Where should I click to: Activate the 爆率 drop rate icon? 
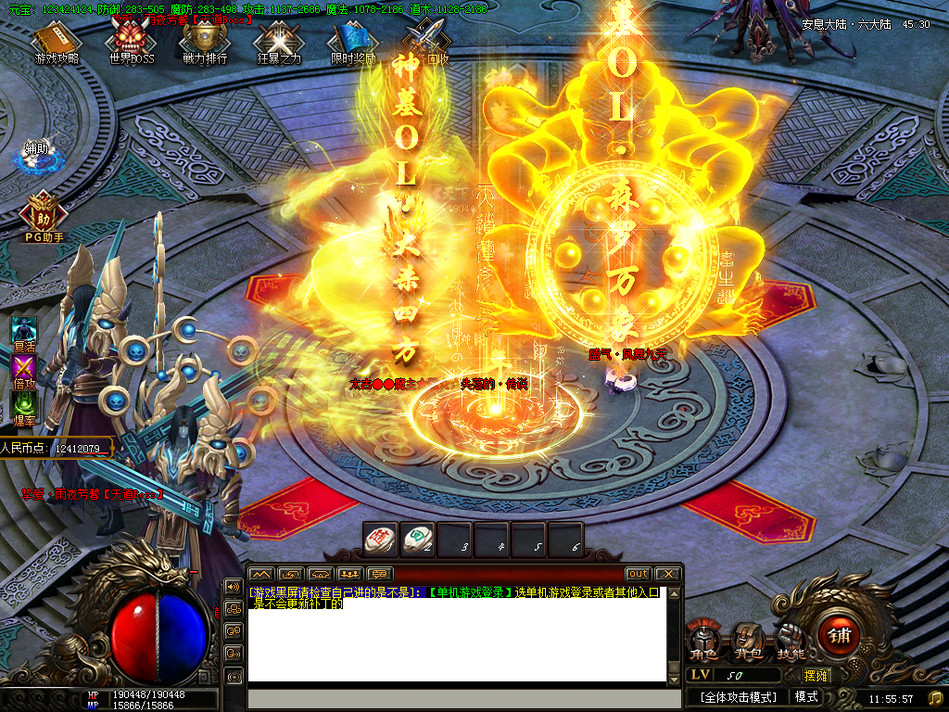(24, 404)
